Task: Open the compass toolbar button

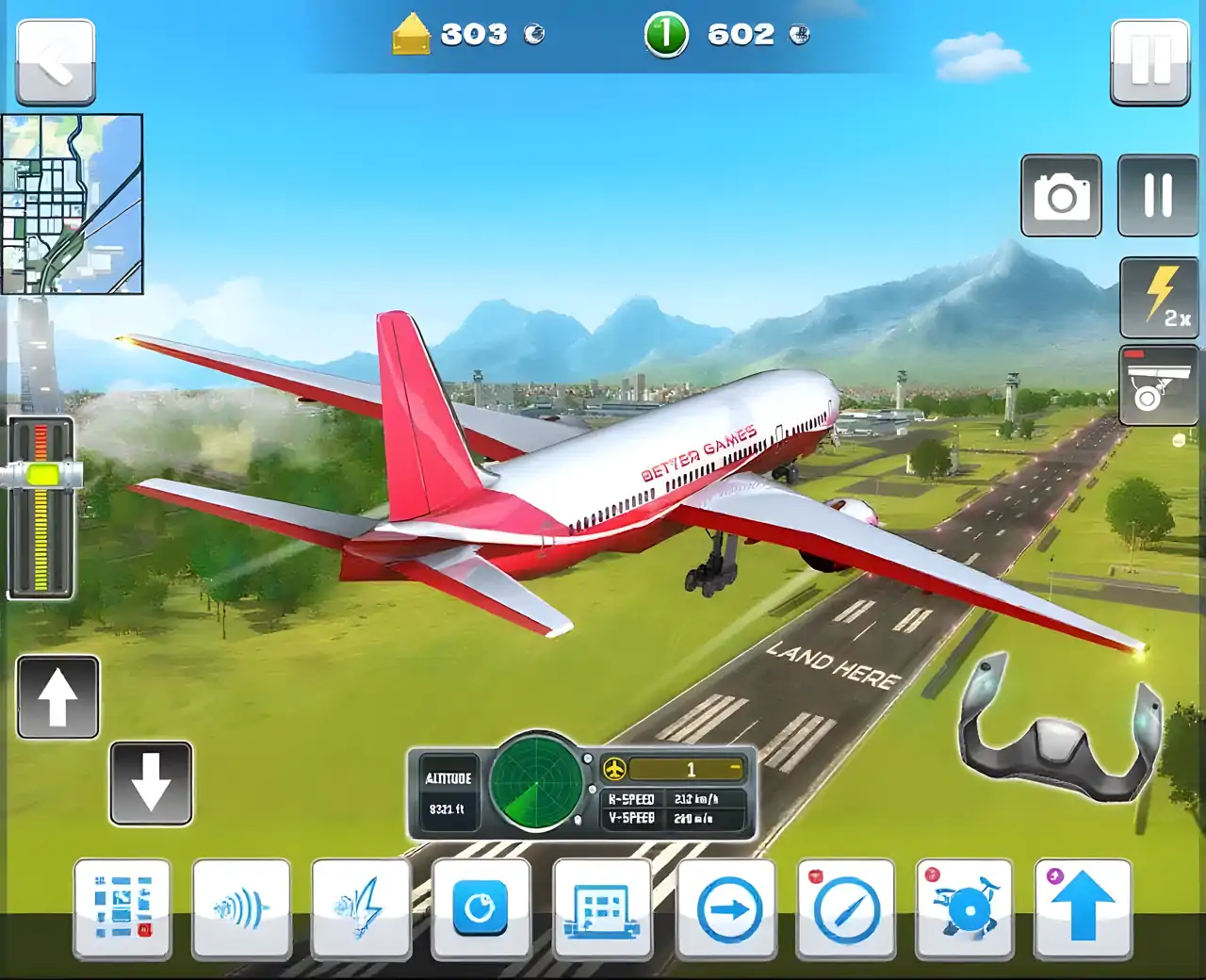Action: pyautogui.click(x=845, y=909)
